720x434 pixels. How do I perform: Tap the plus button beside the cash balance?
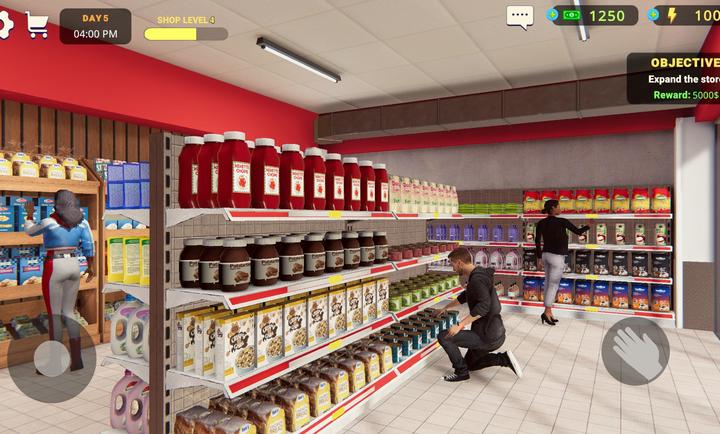click(x=553, y=15)
